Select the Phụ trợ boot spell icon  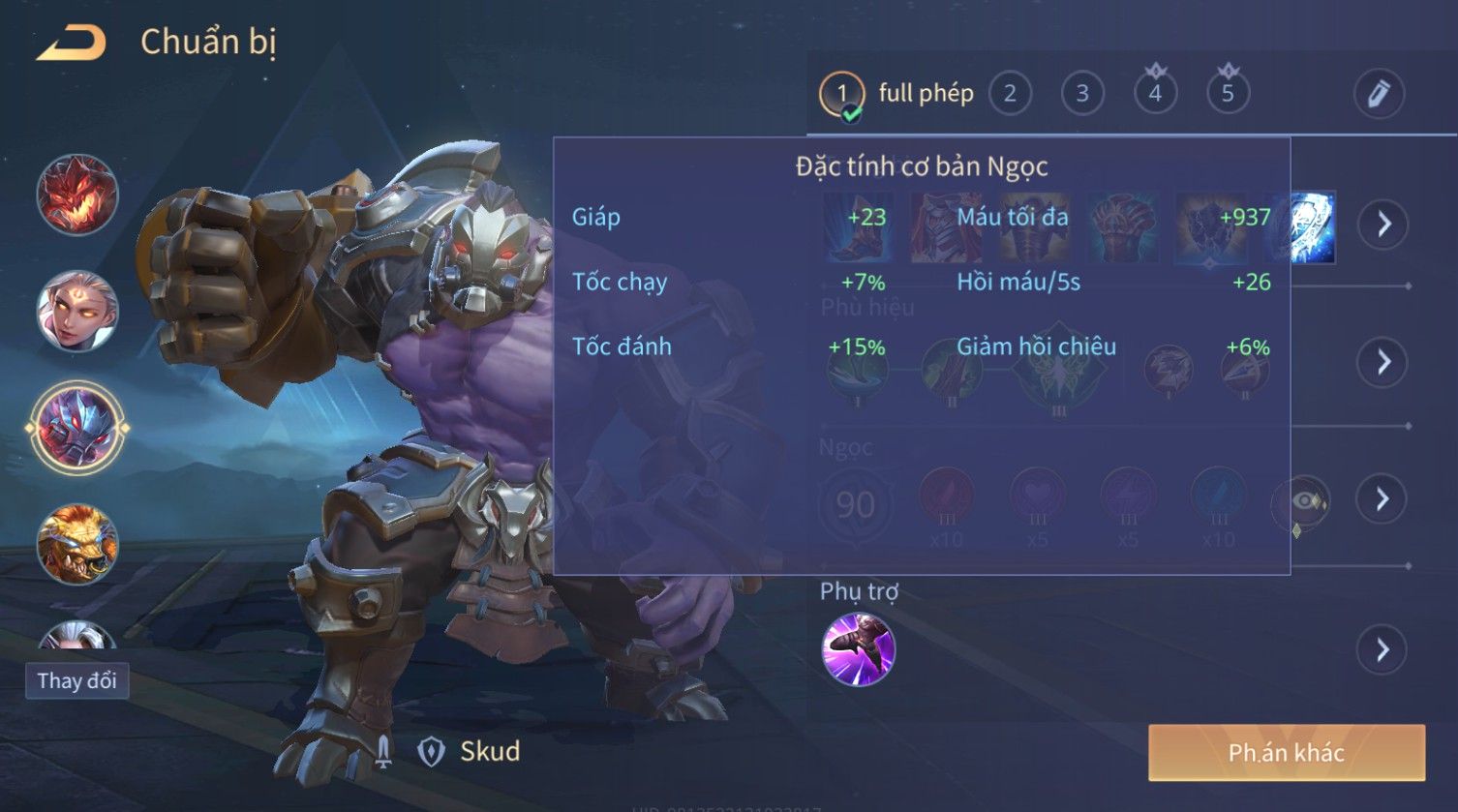[858, 649]
